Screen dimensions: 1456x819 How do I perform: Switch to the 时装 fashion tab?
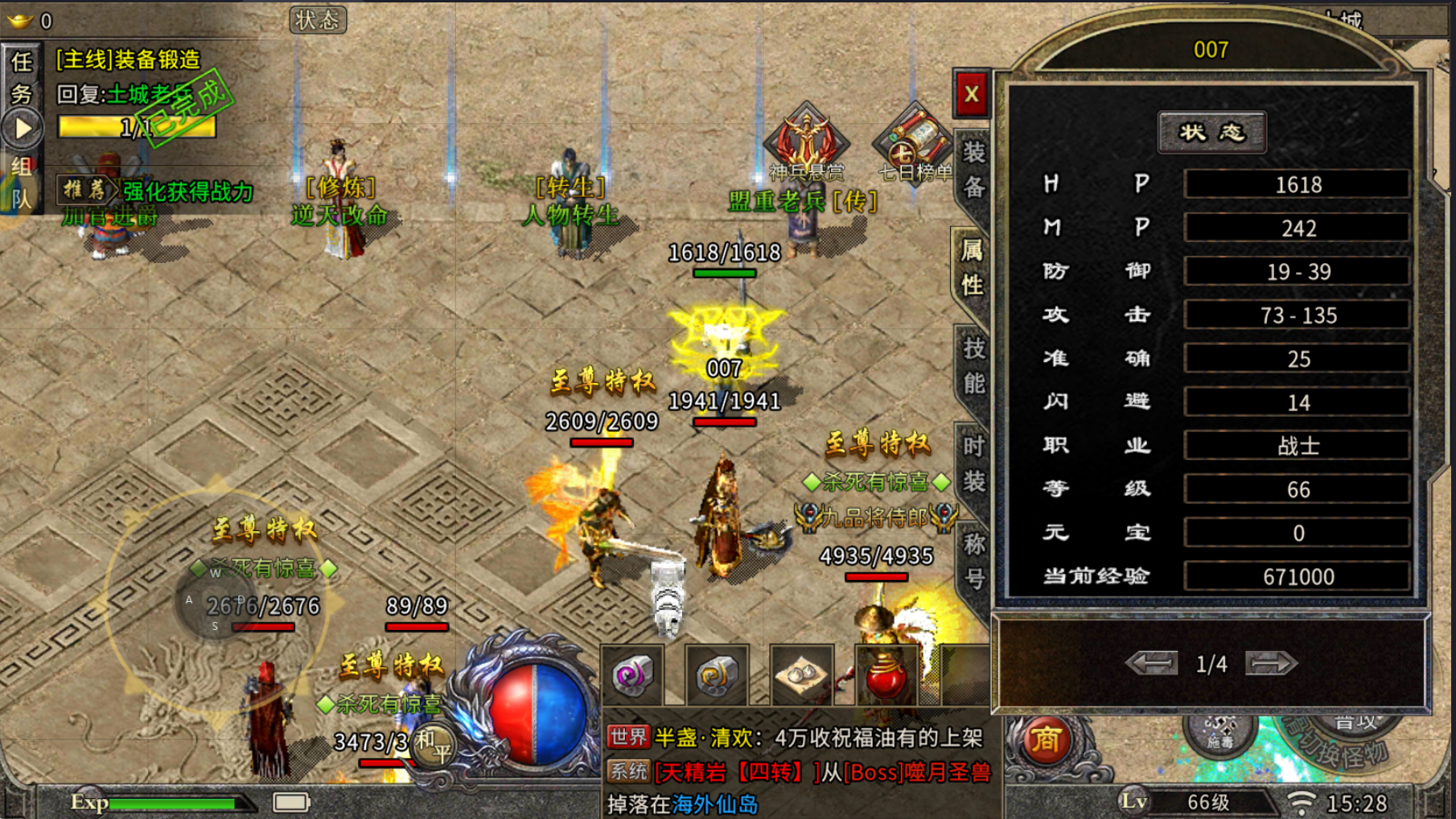(x=973, y=463)
